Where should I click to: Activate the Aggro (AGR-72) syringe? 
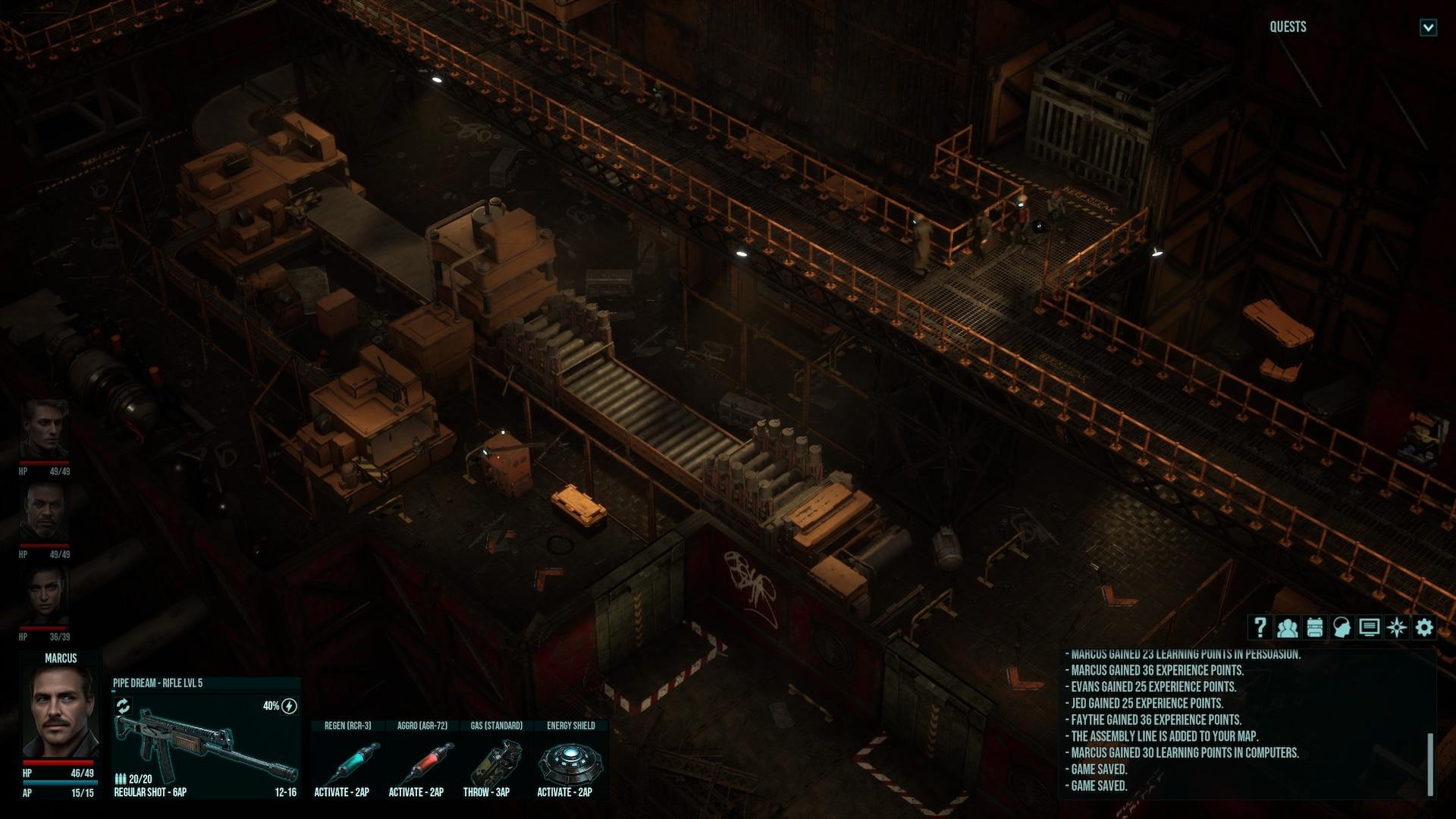click(x=422, y=762)
